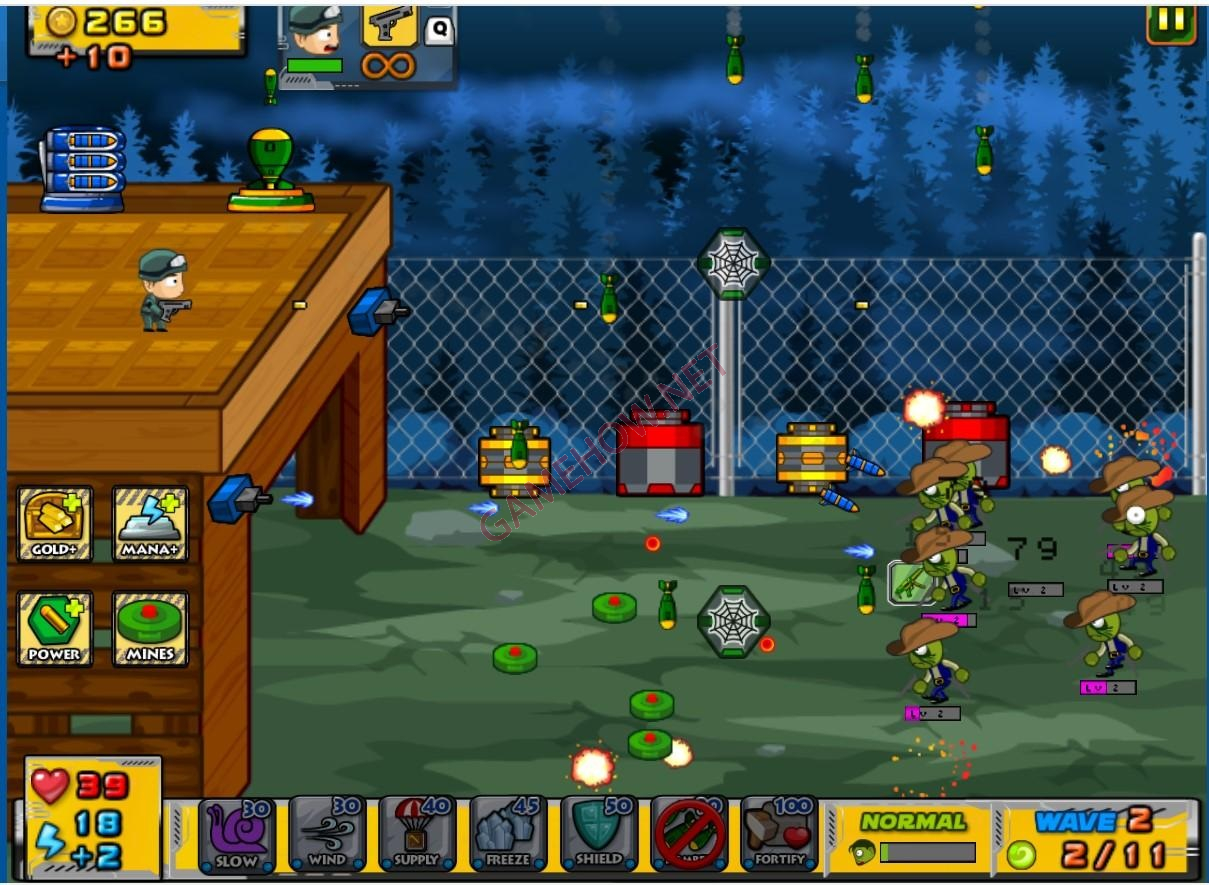Activate the Slow snail ability
The width and height of the screenshot is (1209, 885).
click(x=237, y=833)
